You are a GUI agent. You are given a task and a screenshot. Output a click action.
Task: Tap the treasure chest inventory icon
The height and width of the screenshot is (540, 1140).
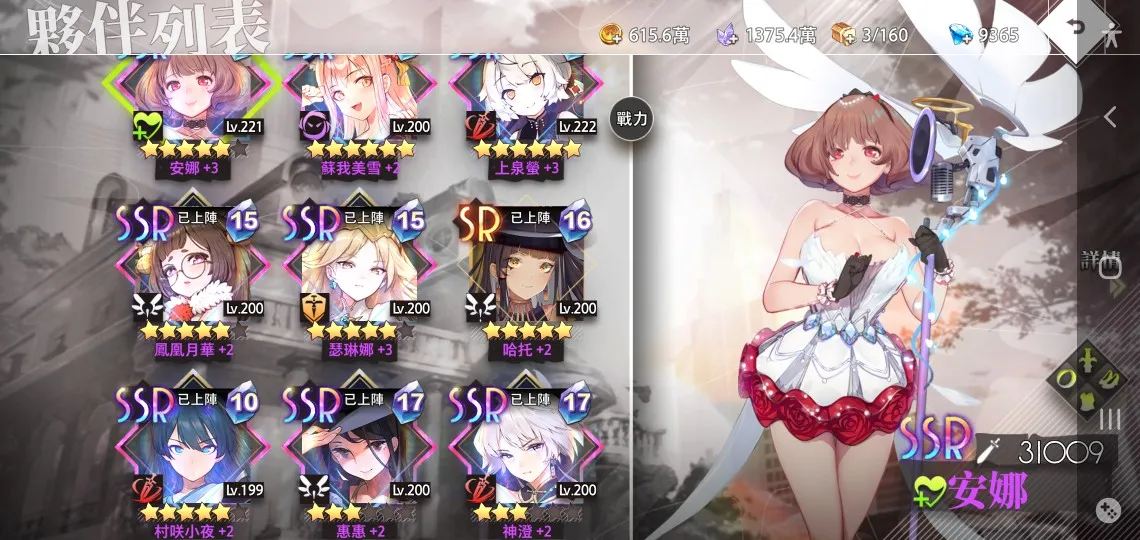click(845, 36)
